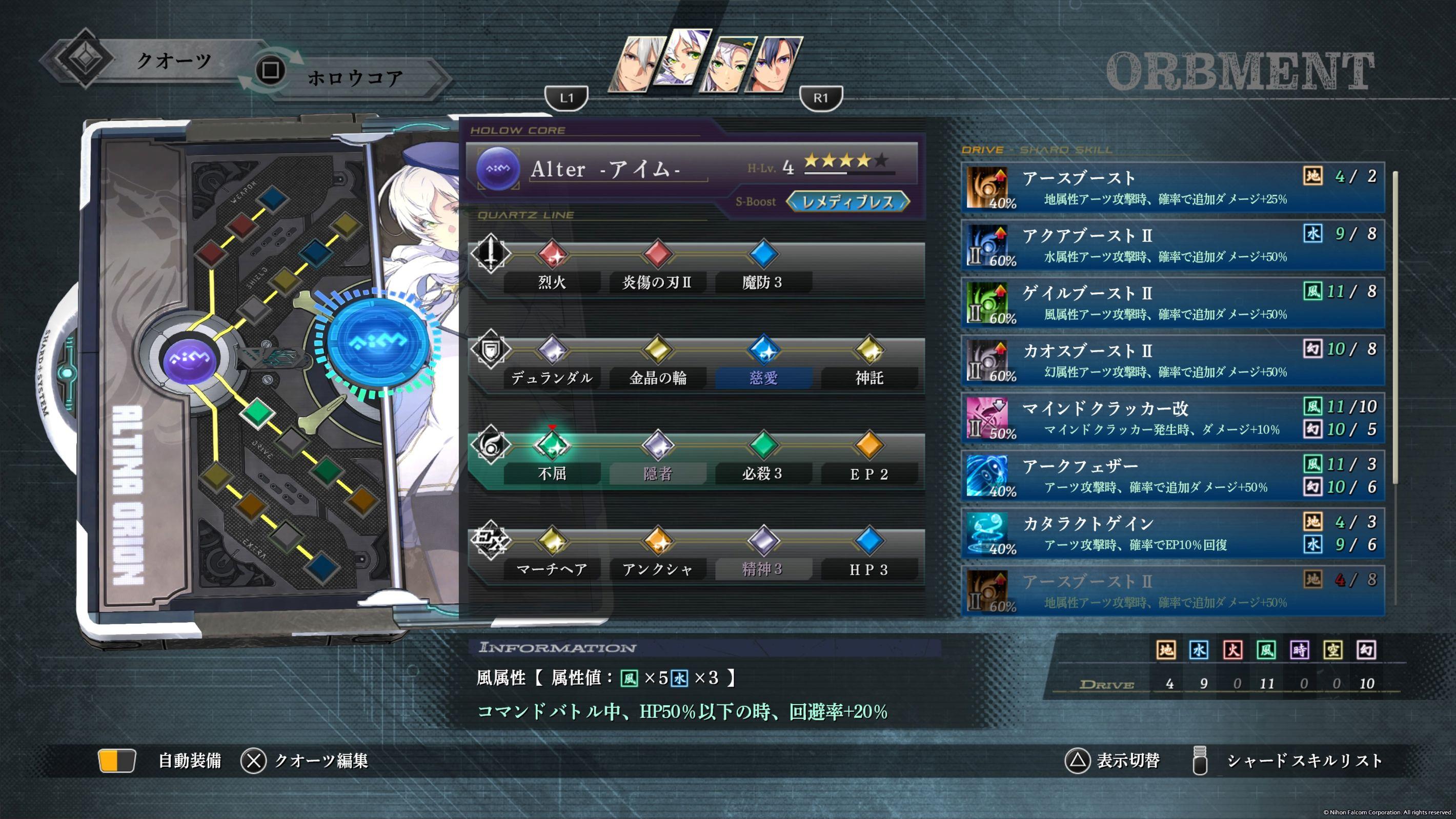Choose the 隠者 quartz slot

point(657,473)
